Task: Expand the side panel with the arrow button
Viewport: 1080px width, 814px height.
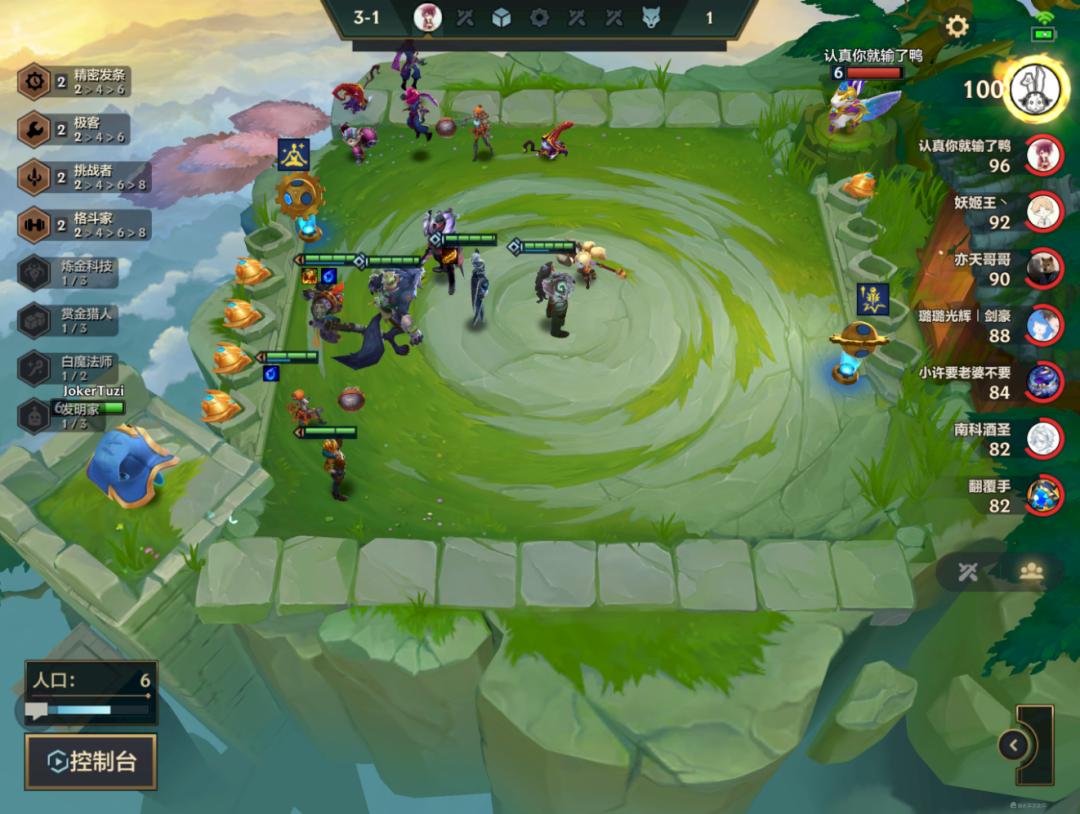Action: [1013, 745]
